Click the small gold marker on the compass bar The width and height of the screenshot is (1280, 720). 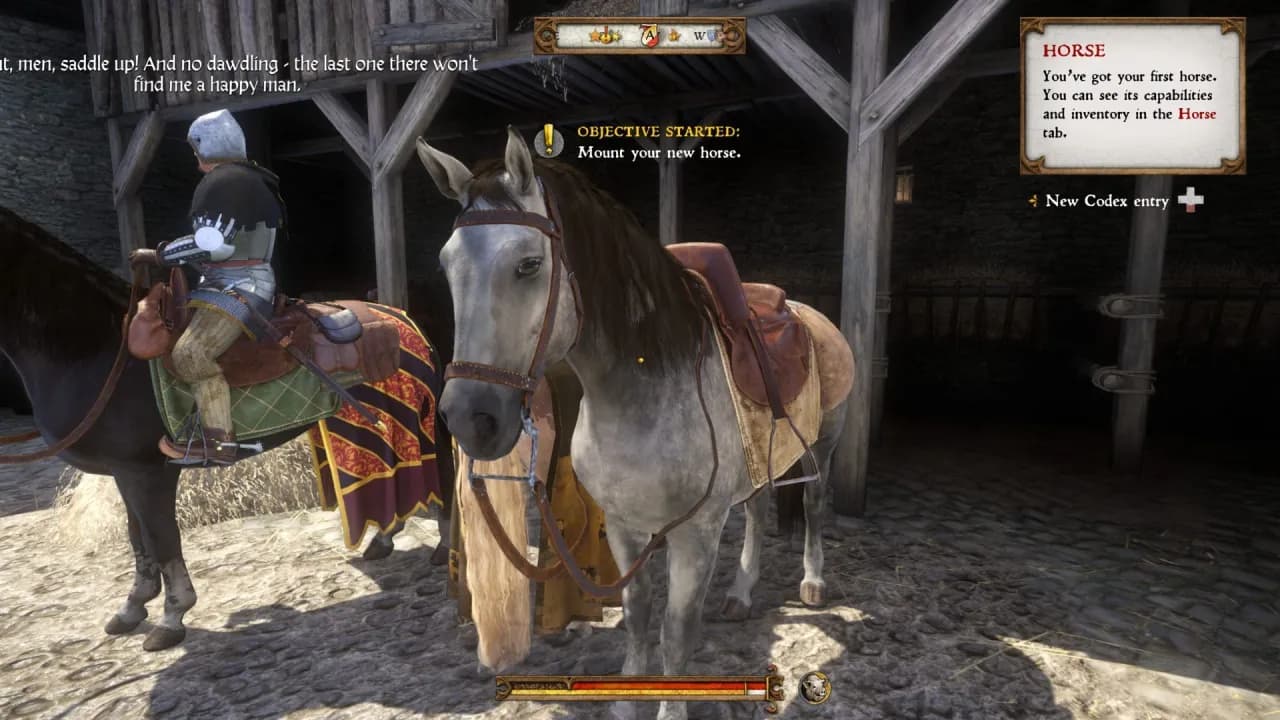[673, 35]
